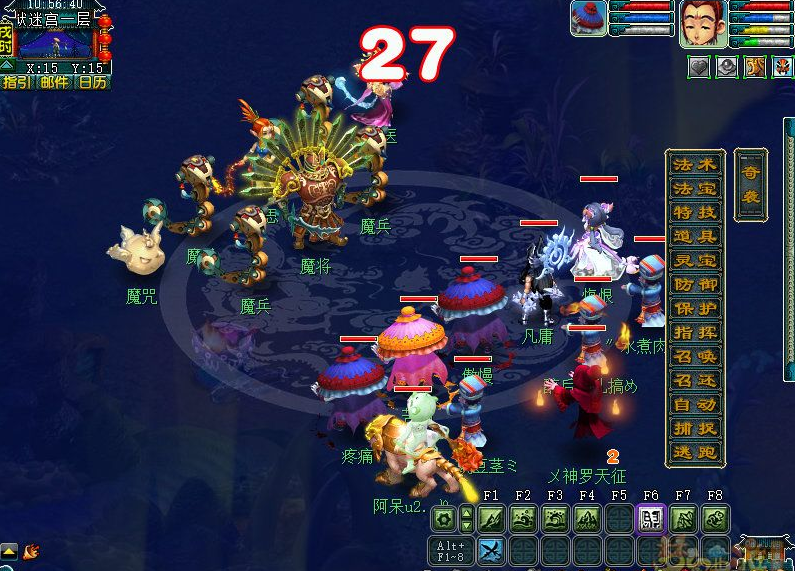
Task: Activate the highlighted F6 hotbar skill
Action: [x=651, y=519]
